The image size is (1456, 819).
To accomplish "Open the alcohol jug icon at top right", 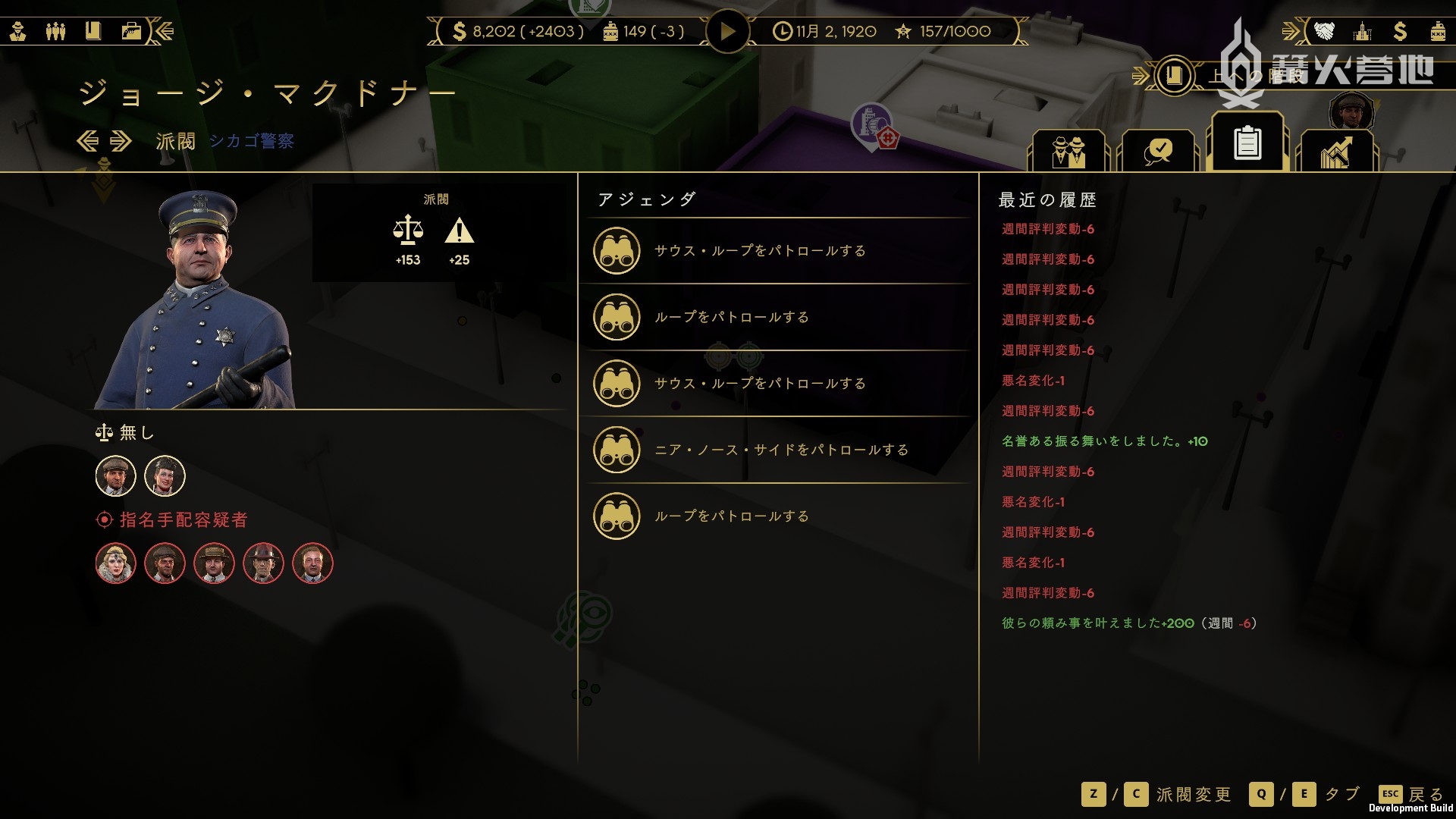I will [1437, 31].
